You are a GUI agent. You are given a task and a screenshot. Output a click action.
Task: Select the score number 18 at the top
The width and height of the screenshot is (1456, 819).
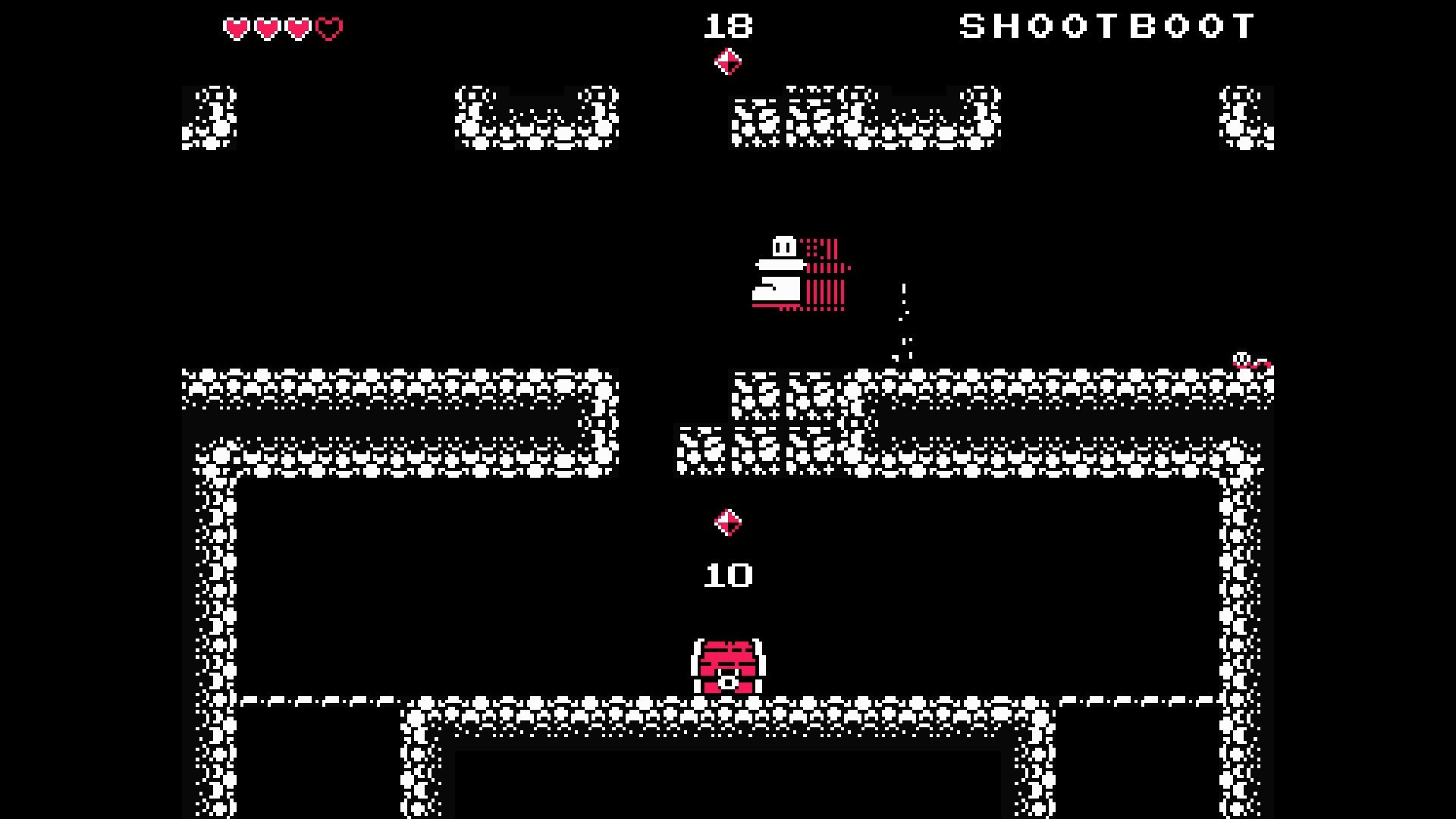[728, 27]
